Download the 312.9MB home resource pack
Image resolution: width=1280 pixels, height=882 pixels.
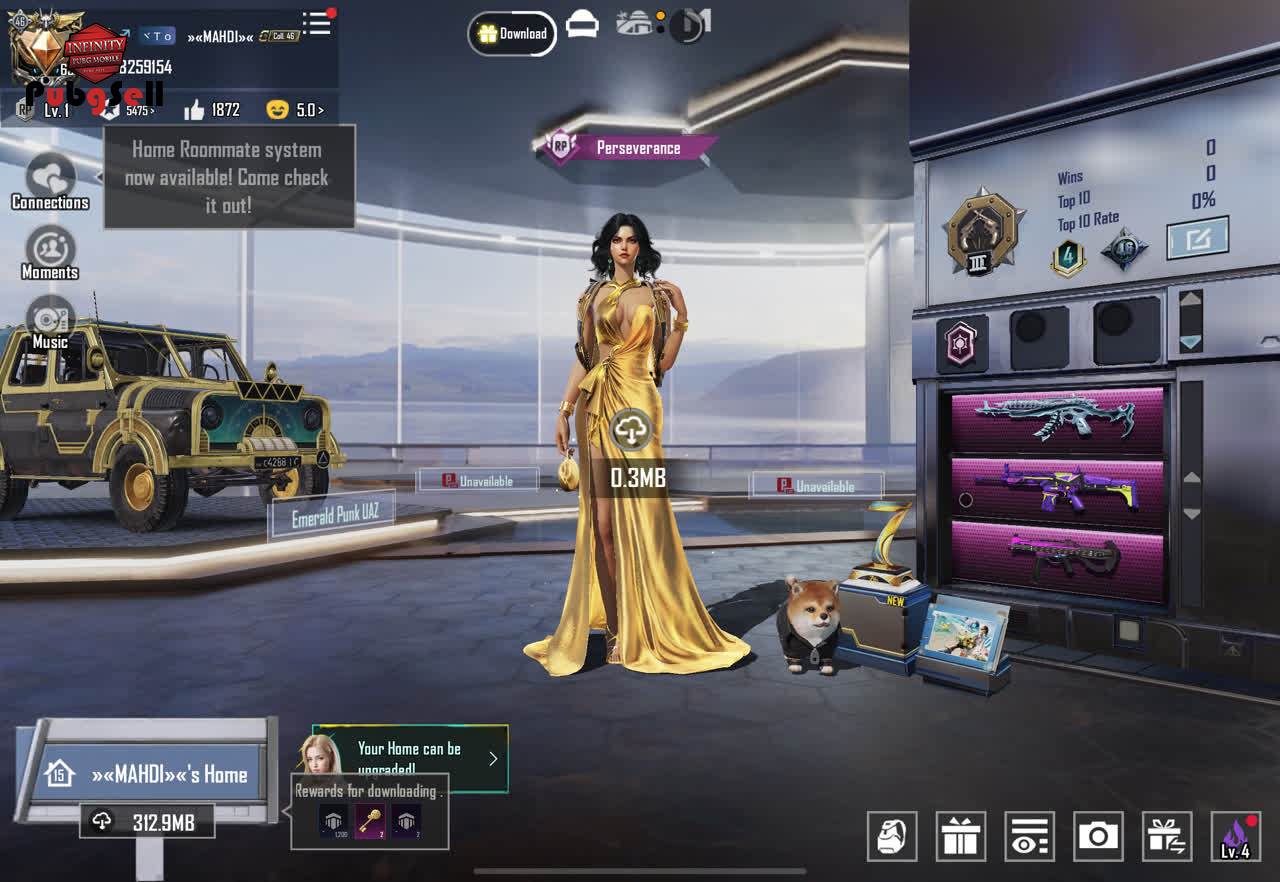(147, 822)
